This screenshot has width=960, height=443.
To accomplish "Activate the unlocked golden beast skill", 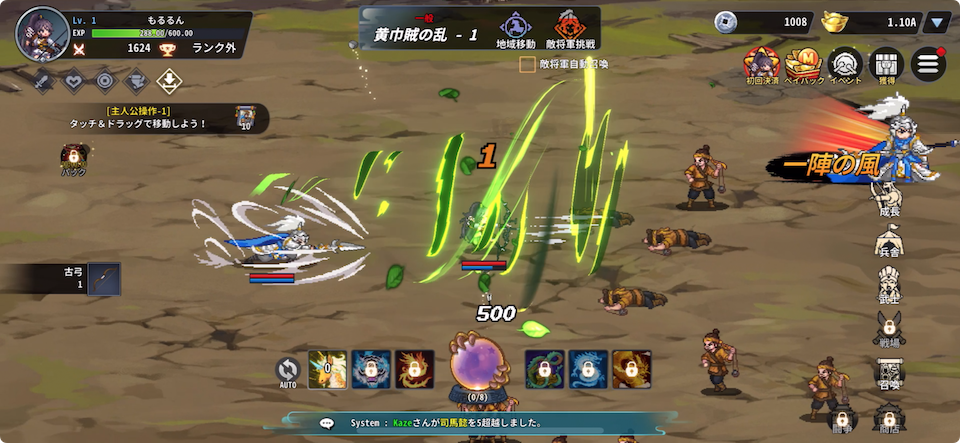I will [327, 369].
